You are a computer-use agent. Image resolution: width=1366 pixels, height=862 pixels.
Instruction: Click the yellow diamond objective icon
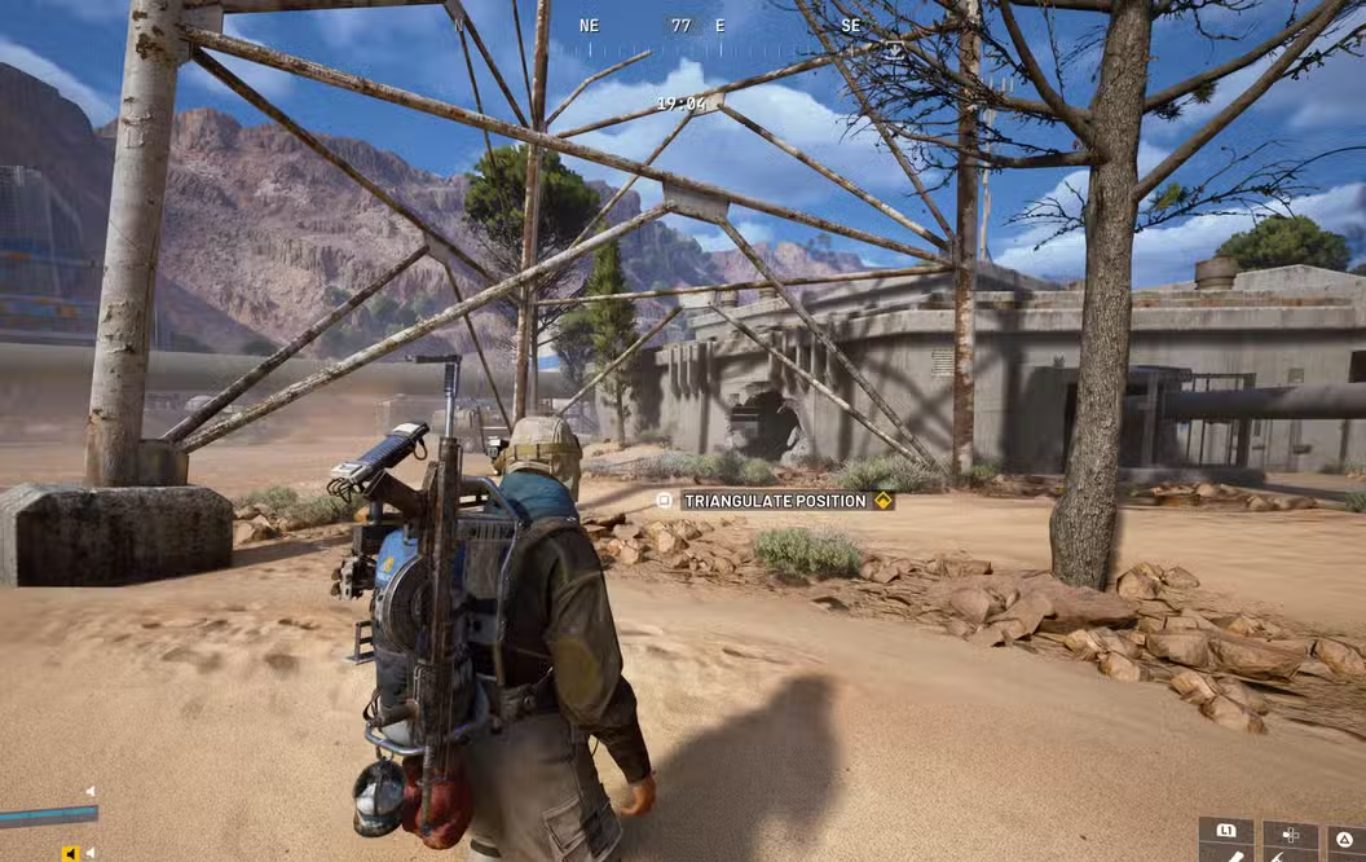click(x=883, y=501)
